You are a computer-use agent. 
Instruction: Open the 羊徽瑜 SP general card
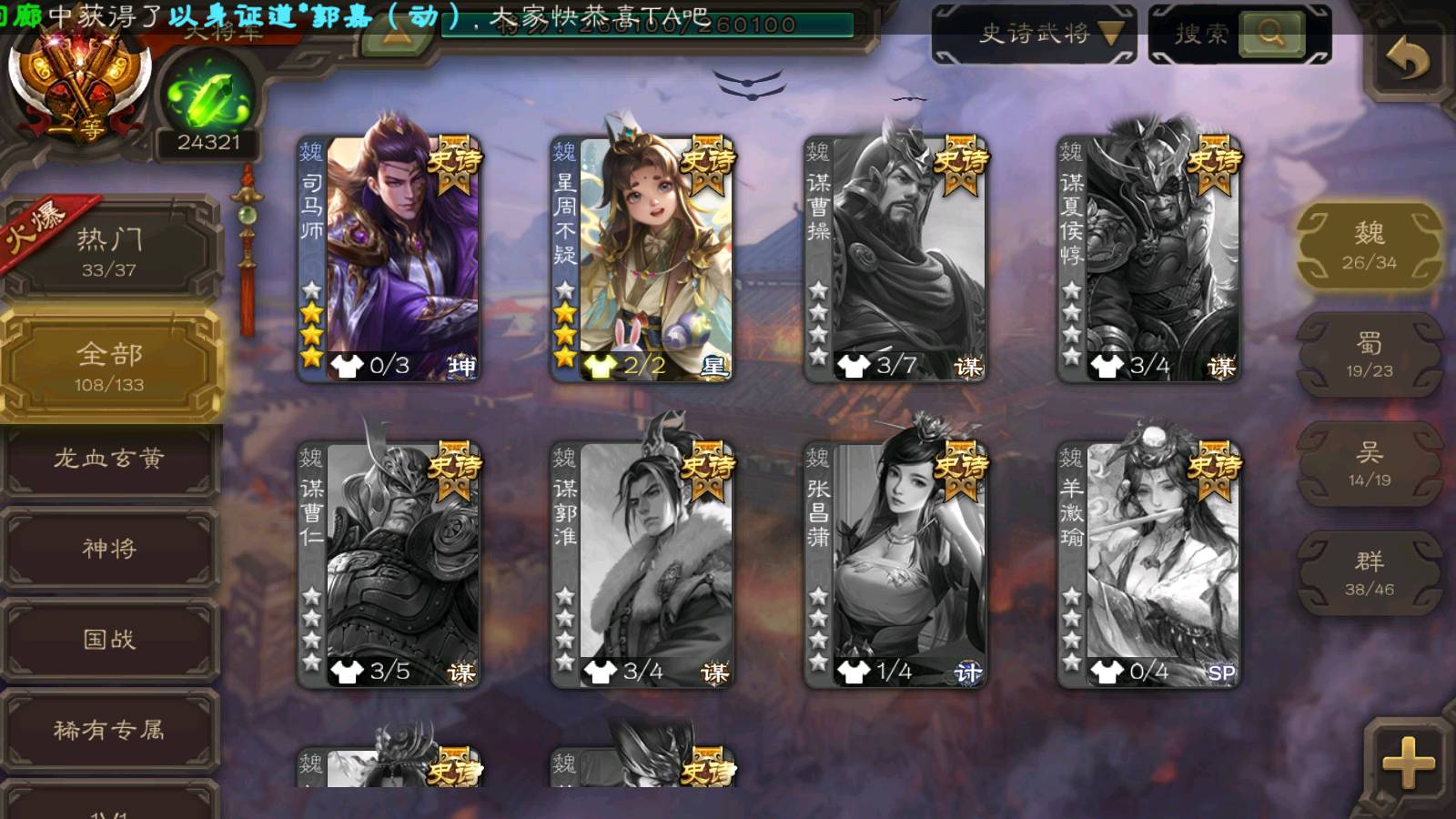(1148, 564)
